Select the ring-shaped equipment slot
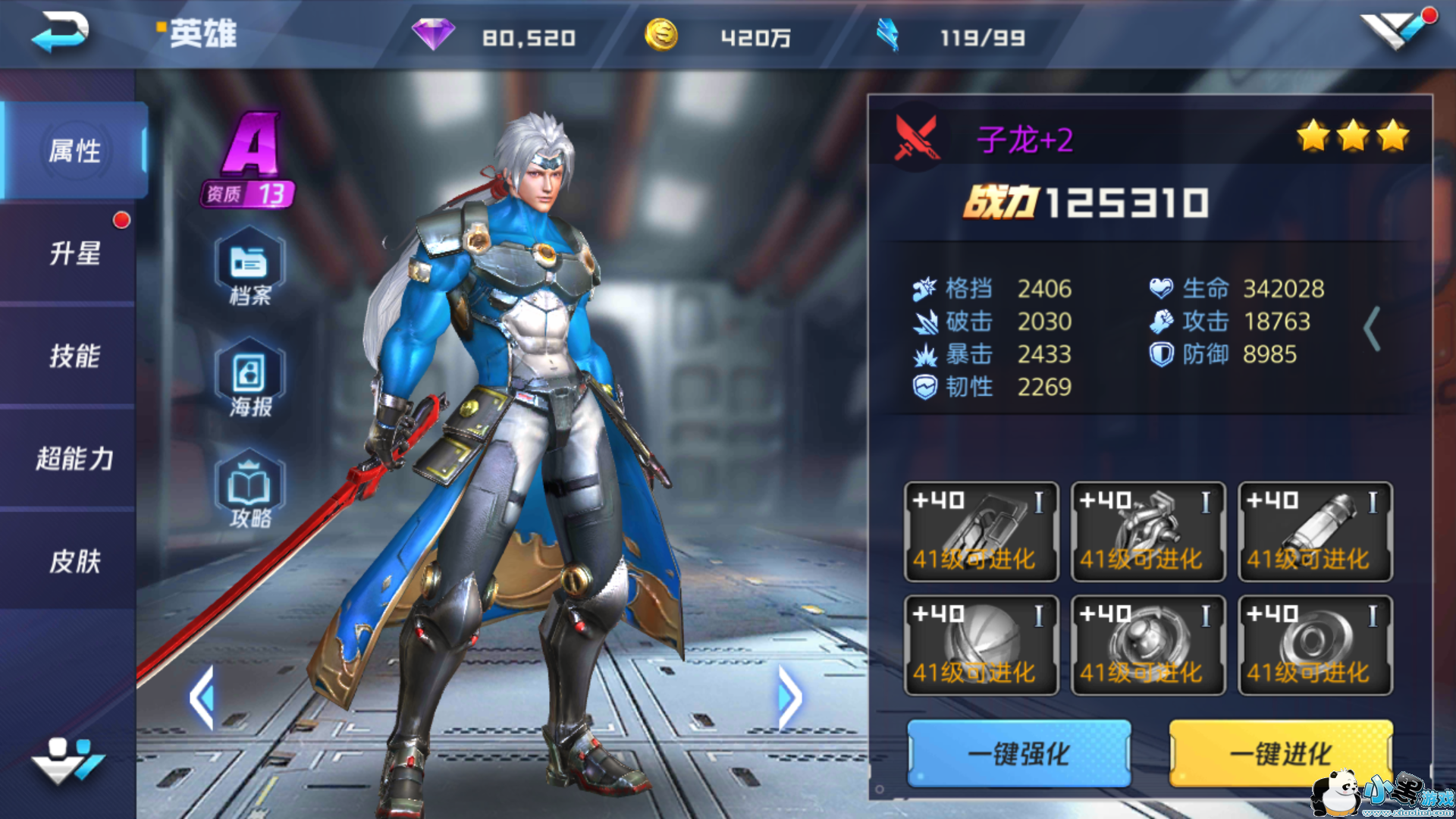 pos(1315,645)
